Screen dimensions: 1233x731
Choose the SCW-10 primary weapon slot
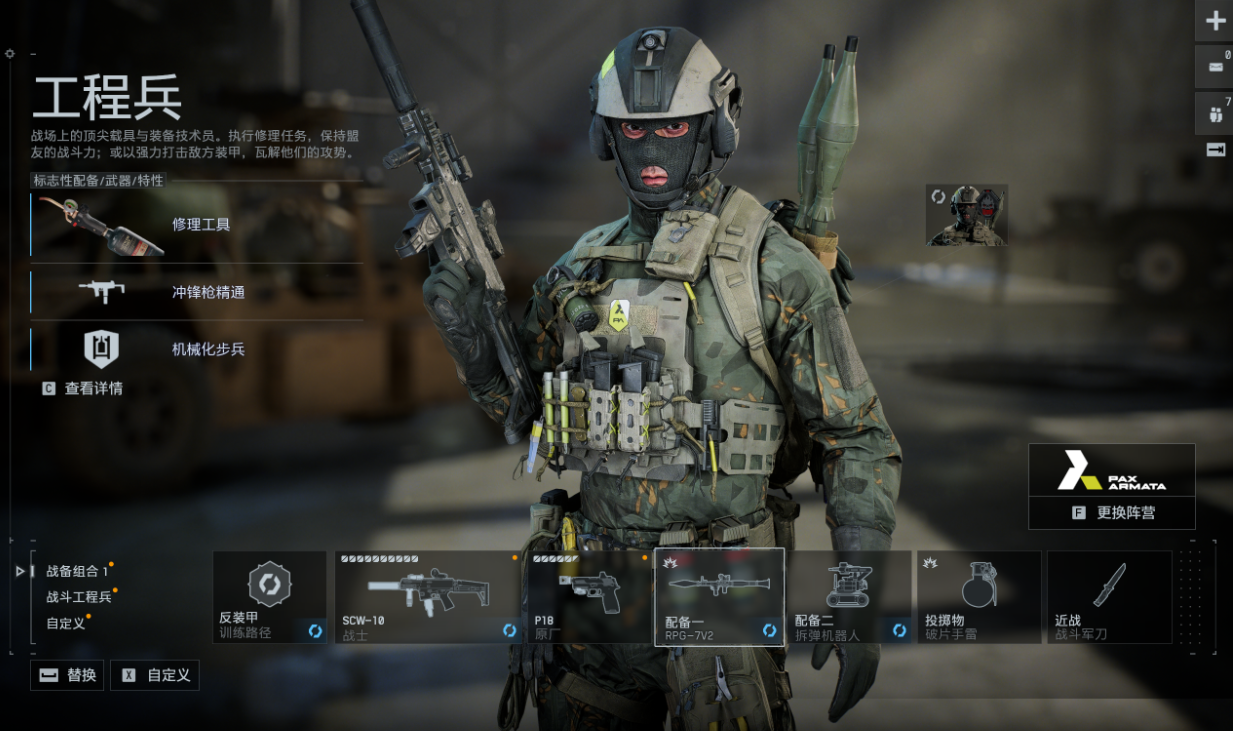[427, 597]
